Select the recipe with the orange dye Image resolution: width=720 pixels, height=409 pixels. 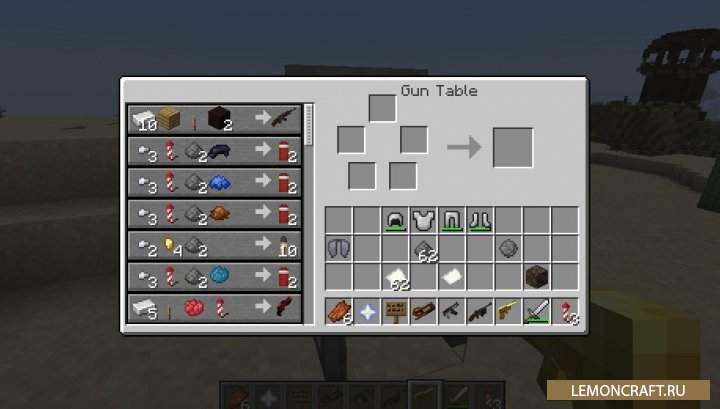[214, 213]
